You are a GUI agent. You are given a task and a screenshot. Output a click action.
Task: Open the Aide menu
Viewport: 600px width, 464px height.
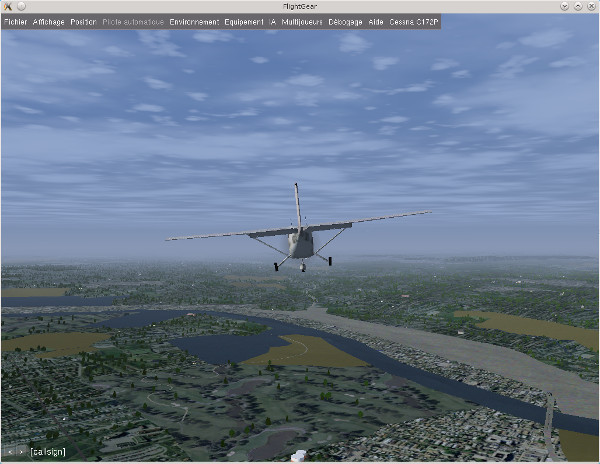[x=376, y=21]
